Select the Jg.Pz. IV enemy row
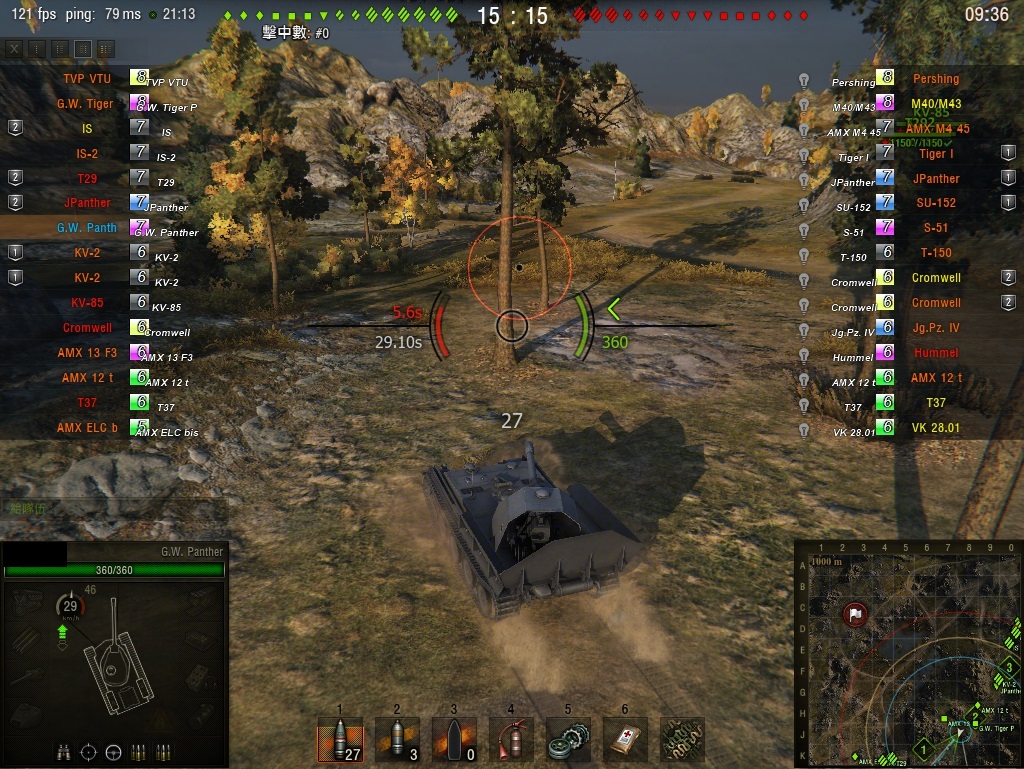The height and width of the screenshot is (769, 1024). [x=935, y=328]
